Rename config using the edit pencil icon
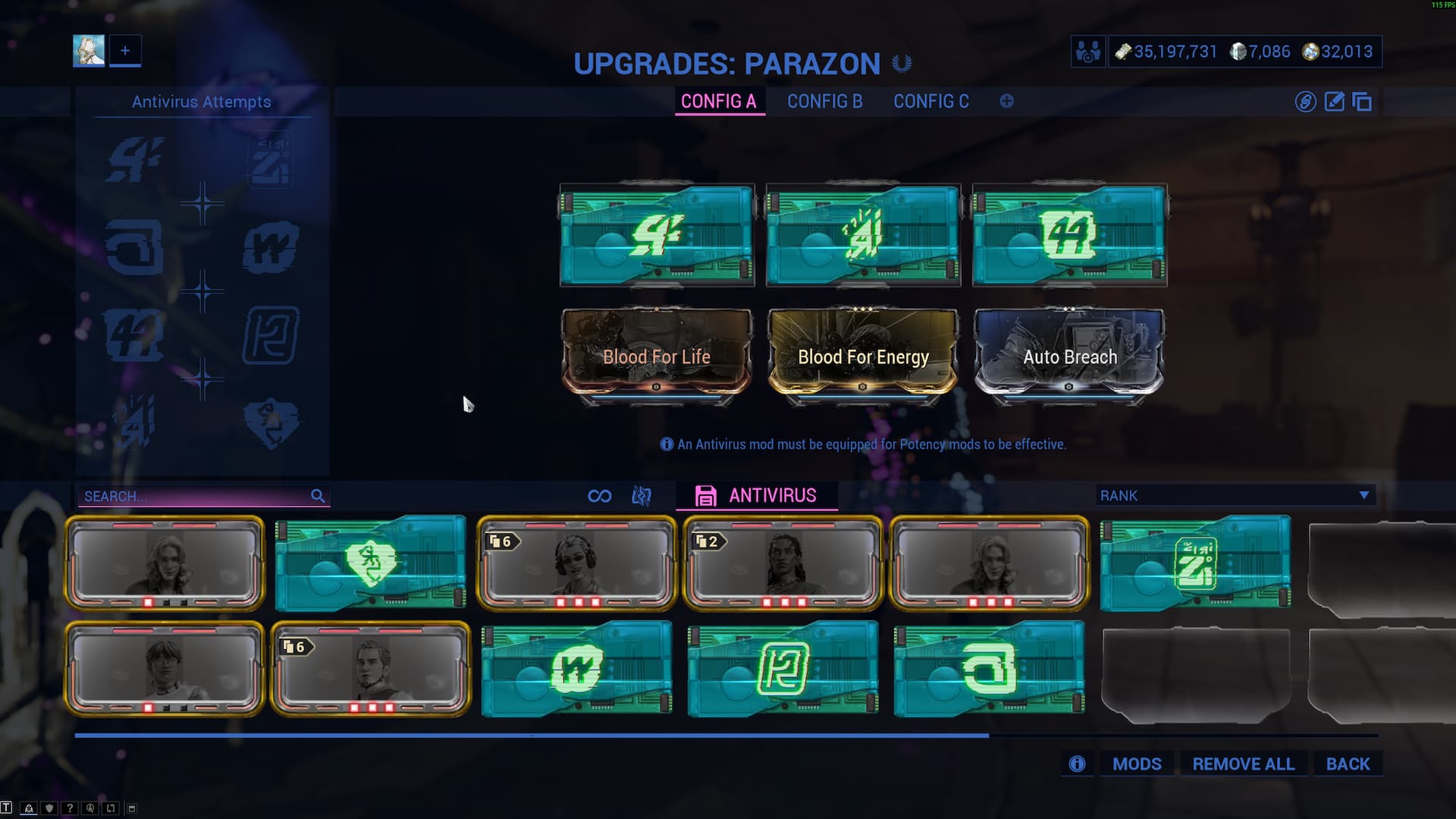The width and height of the screenshot is (1456, 819). point(1334,102)
